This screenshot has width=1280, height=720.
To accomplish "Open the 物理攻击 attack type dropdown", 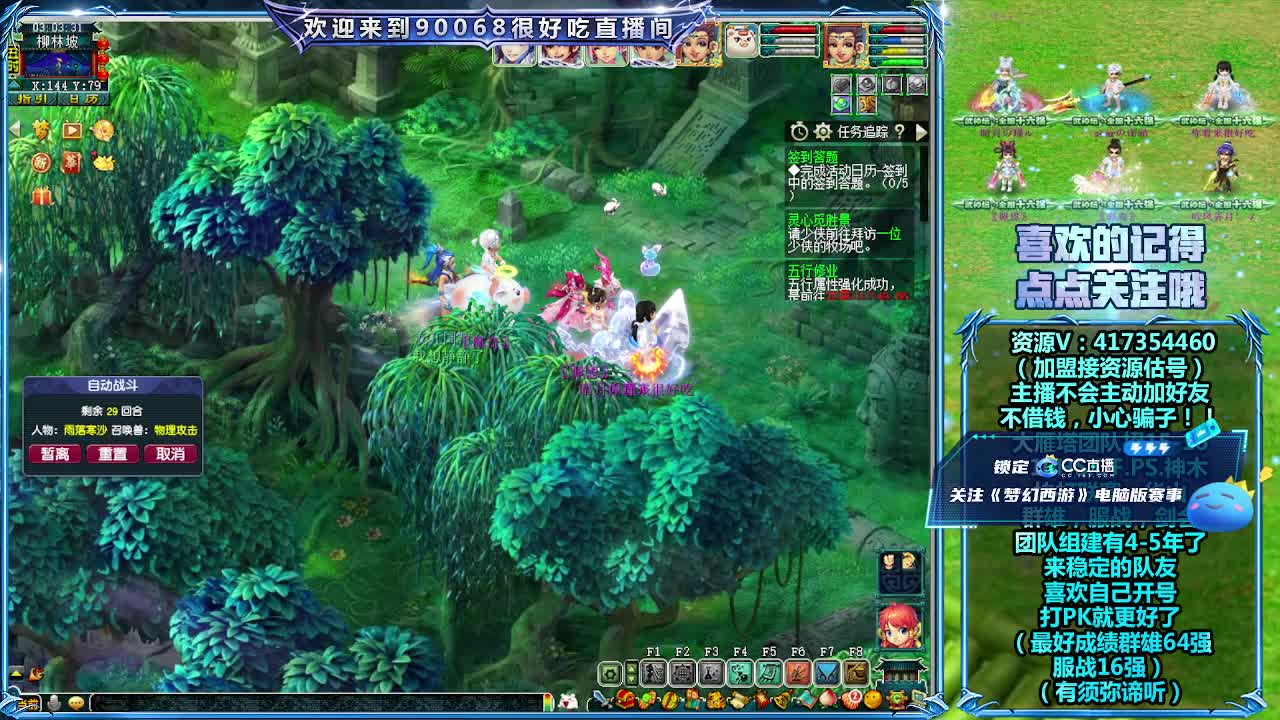I will (176, 430).
